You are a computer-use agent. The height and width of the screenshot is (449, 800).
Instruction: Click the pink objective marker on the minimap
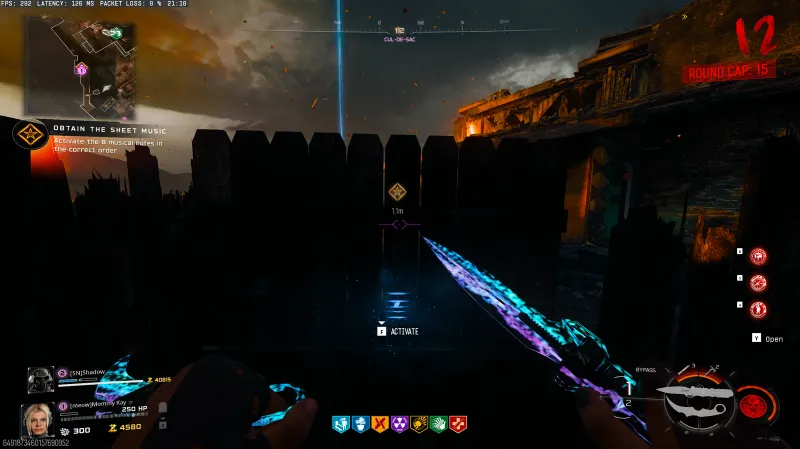[x=82, y=69]
